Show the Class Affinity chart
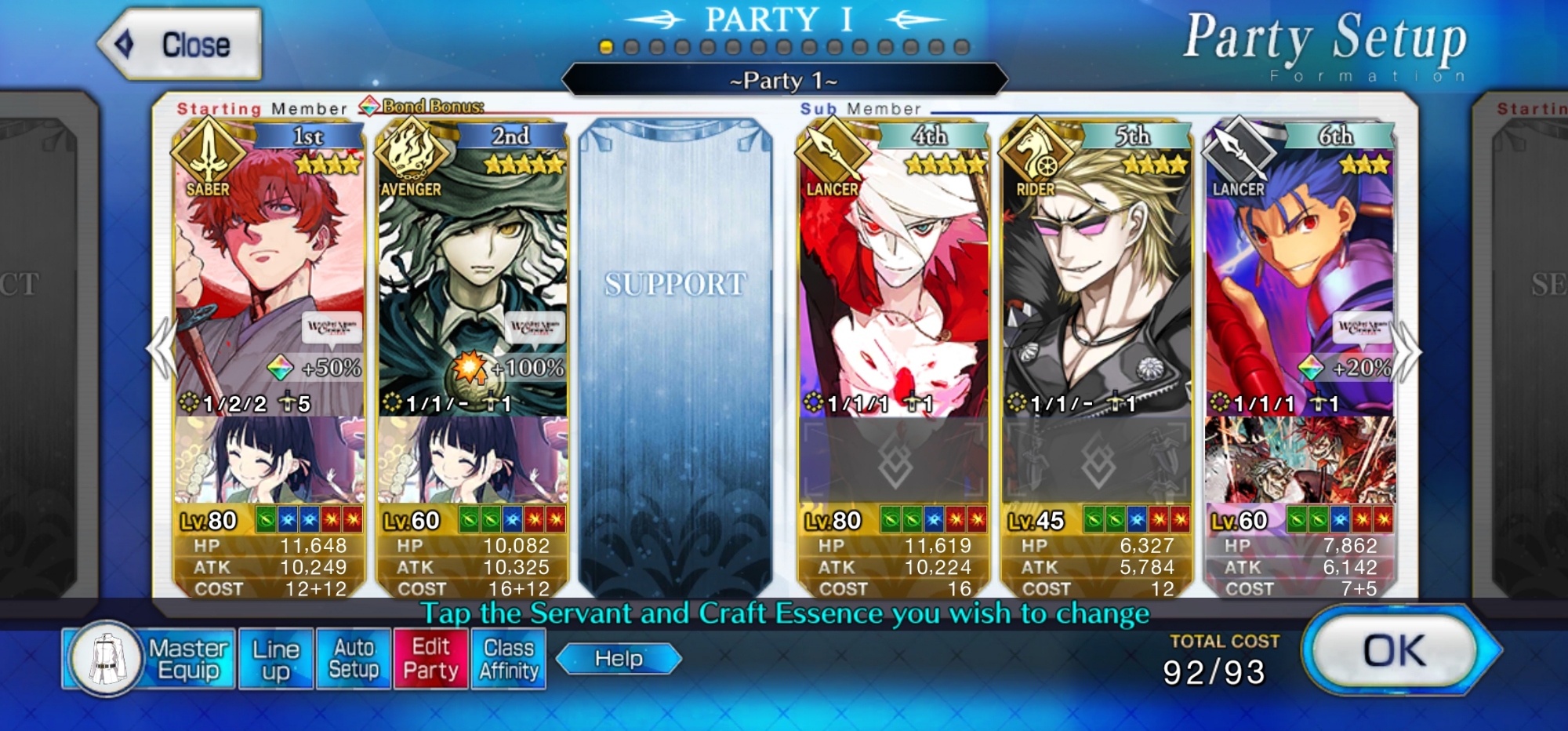Viewport: 1568px width, 731px height. pyautogui.click(x=509, y=659)
